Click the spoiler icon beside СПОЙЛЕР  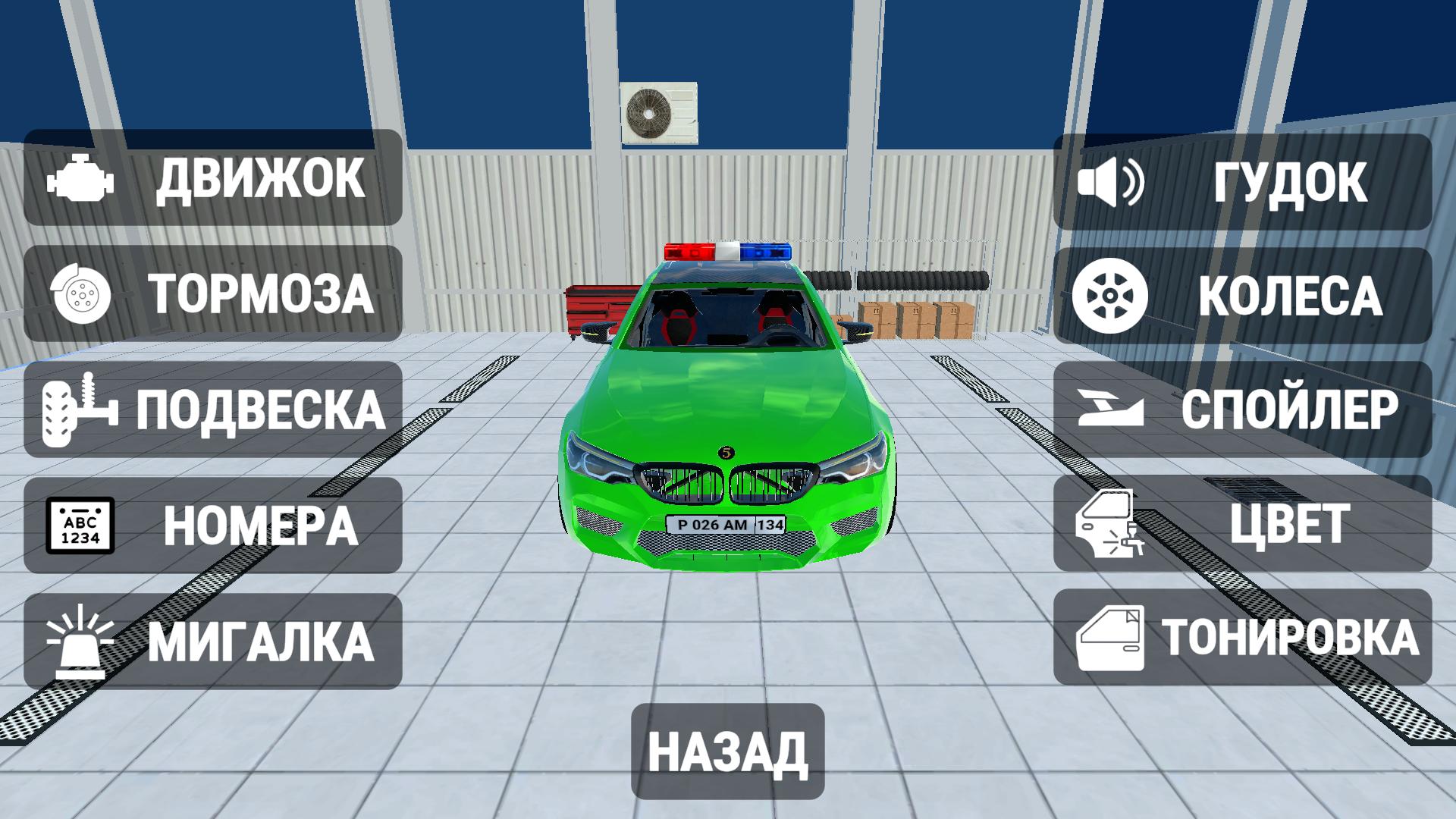pyautogui.click(x=1113, y=409)
